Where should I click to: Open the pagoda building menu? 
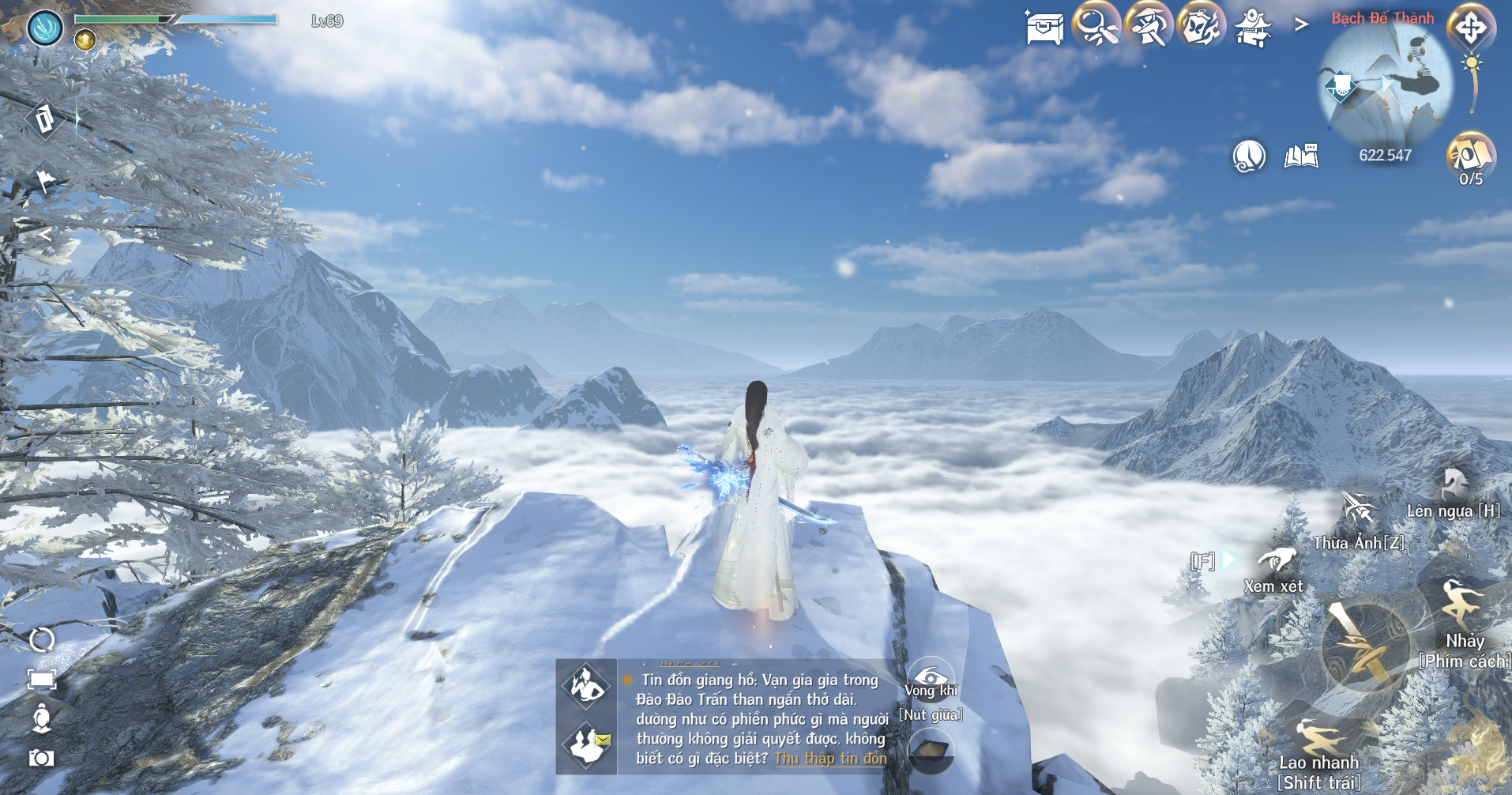click(x=1253, y=28)
